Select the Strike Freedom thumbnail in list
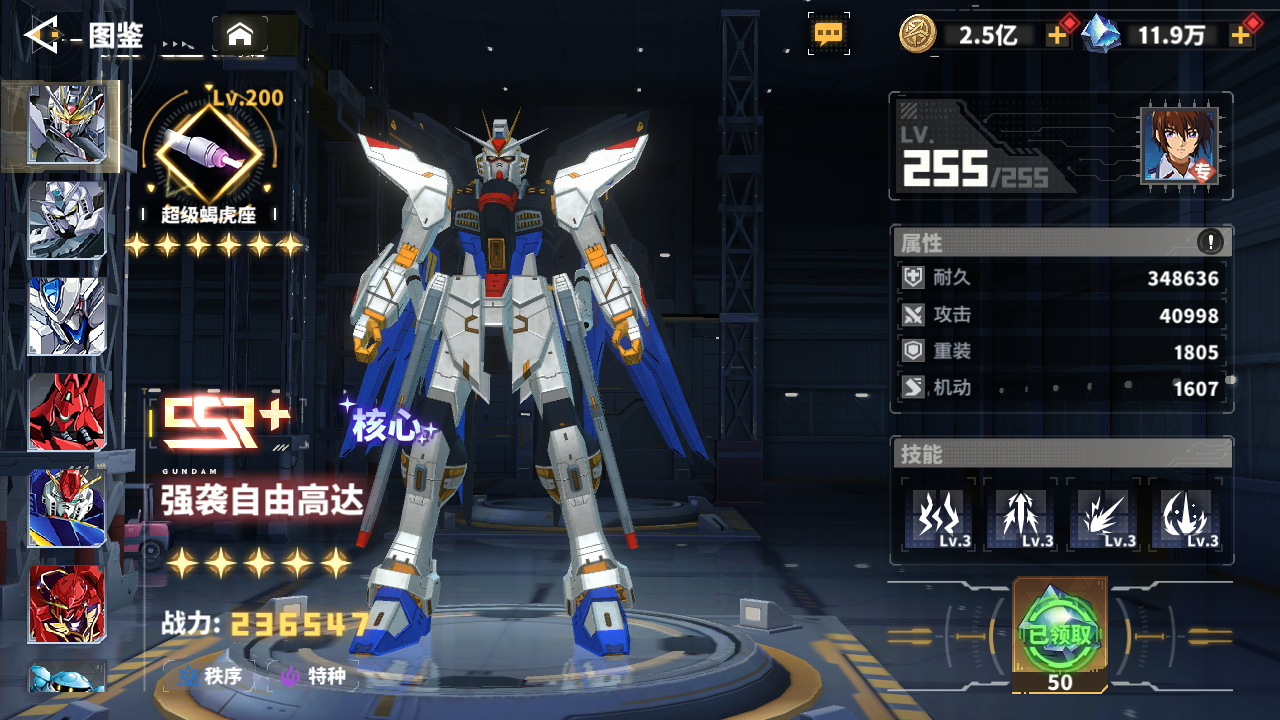The width and height of the screenshot is (1280, 720). coord(67,125)
